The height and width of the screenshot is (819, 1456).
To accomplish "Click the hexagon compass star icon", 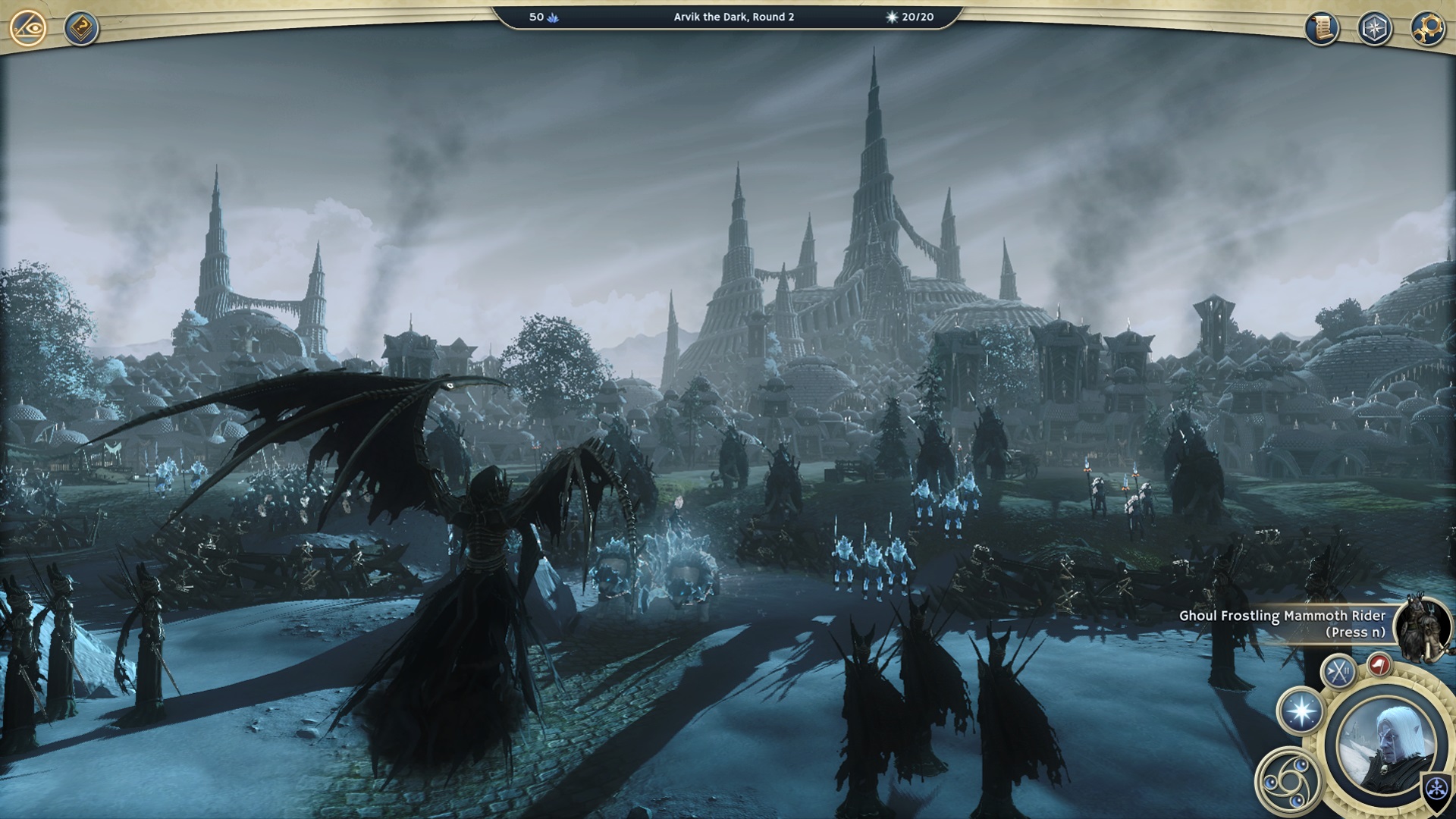I will [1374, 28].
